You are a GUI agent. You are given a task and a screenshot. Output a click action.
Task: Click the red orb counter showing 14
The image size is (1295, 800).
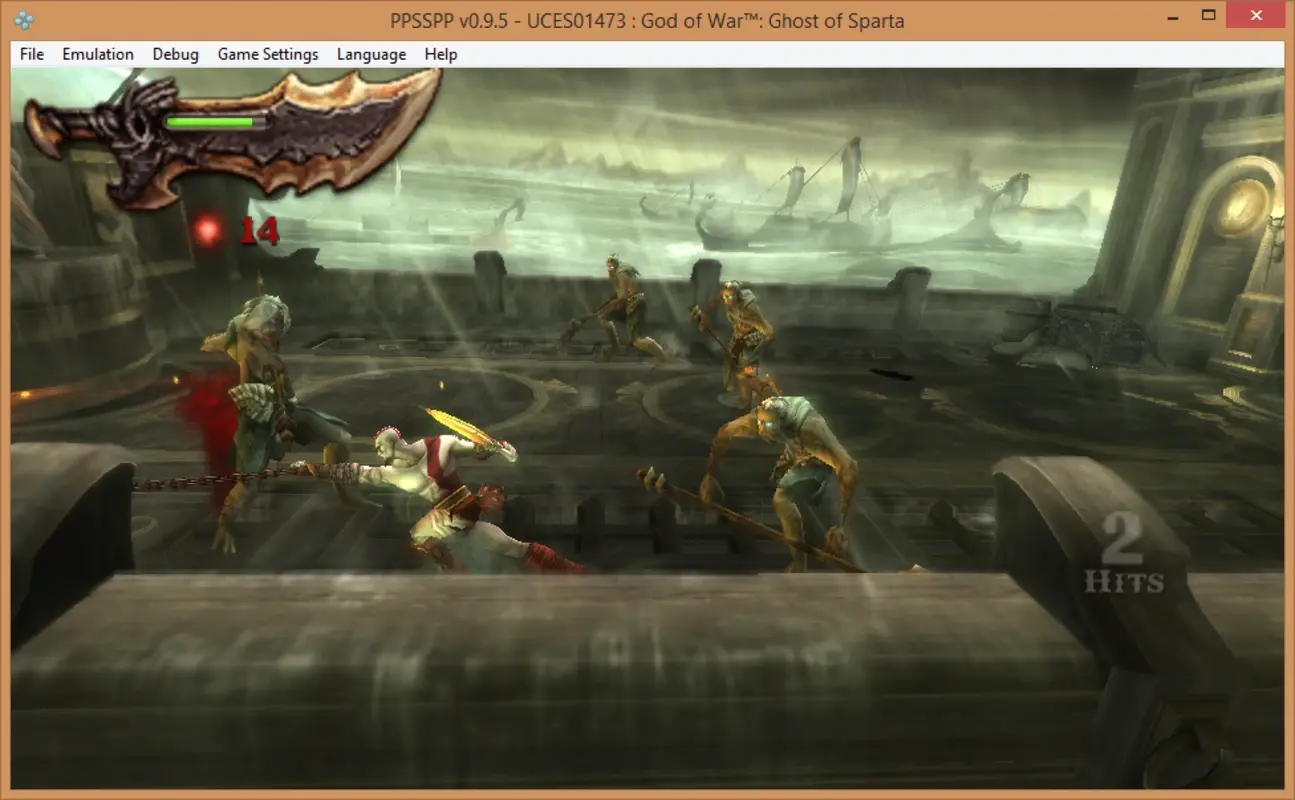tap(261, 232)
